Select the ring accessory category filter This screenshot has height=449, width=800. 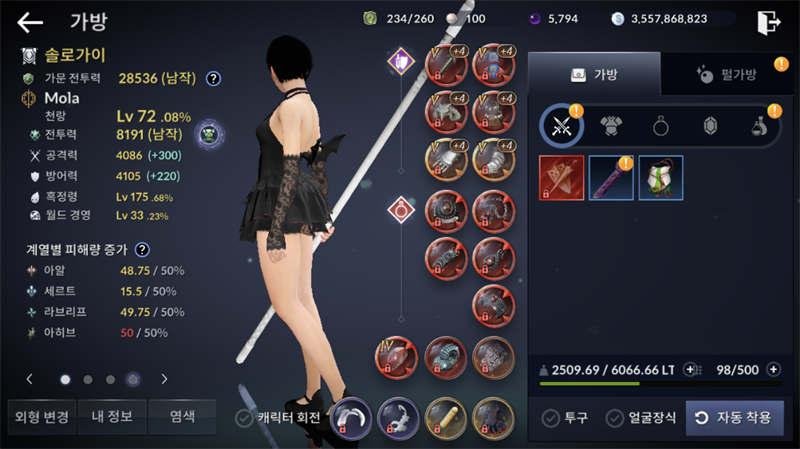660,126
